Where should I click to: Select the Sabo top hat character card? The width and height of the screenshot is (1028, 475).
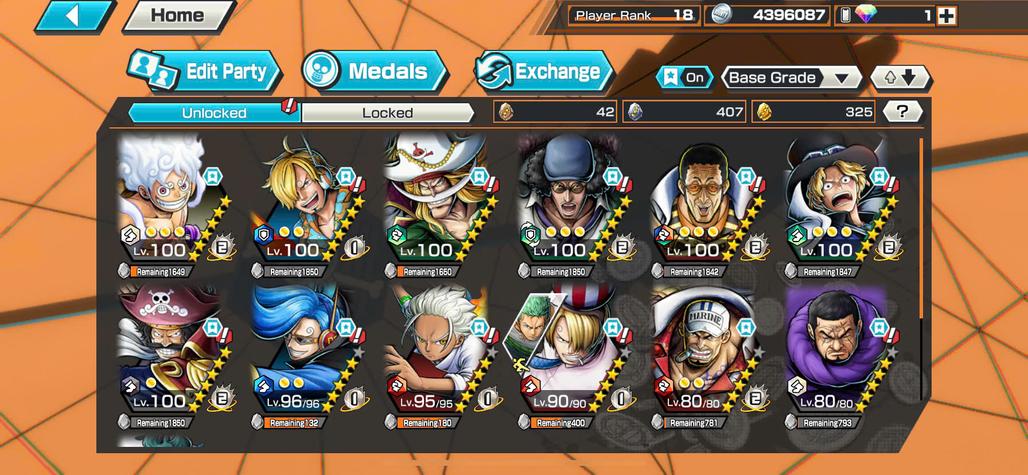[x=833, y=200]
